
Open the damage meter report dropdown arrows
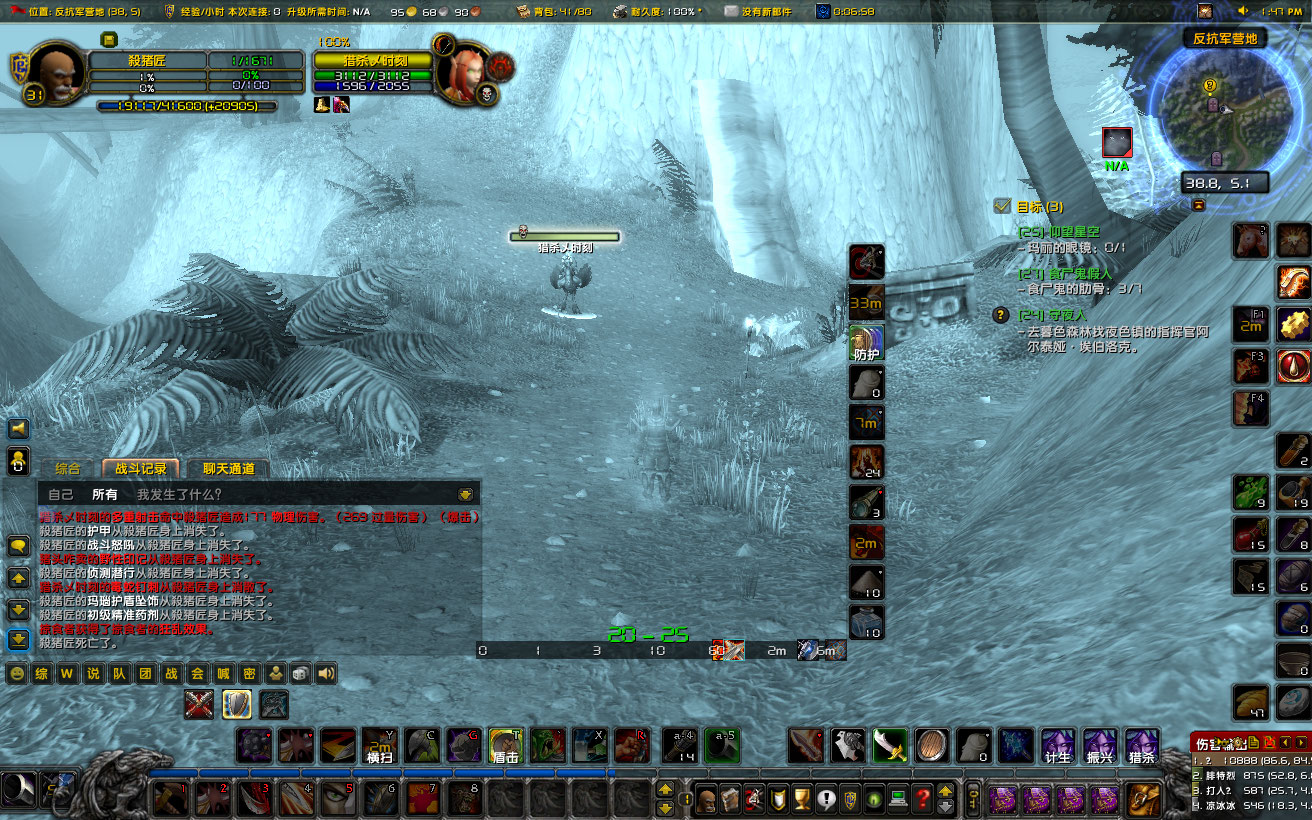tap(1293, 742)
